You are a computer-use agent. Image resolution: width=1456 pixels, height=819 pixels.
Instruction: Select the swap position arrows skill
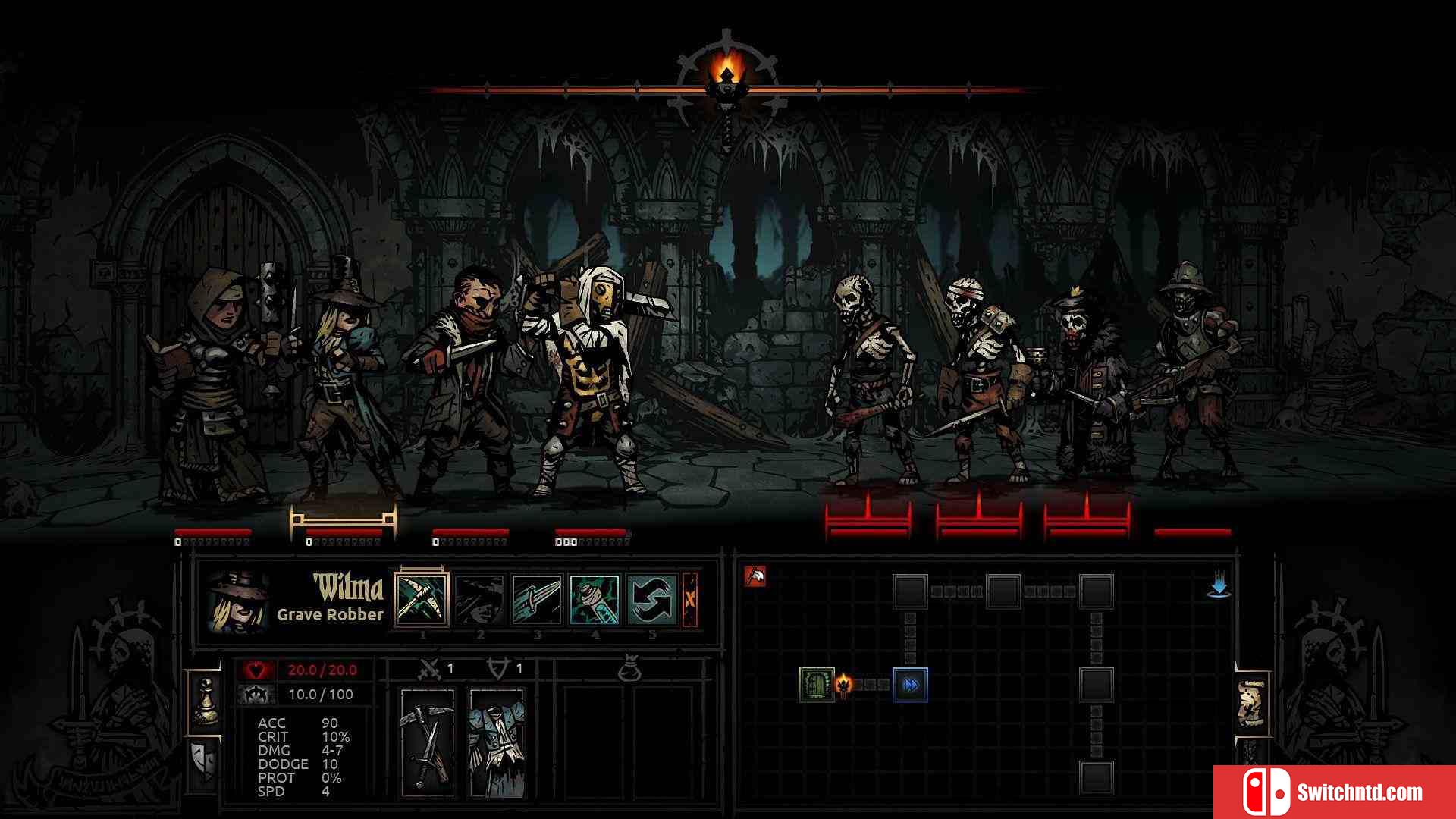652,599
